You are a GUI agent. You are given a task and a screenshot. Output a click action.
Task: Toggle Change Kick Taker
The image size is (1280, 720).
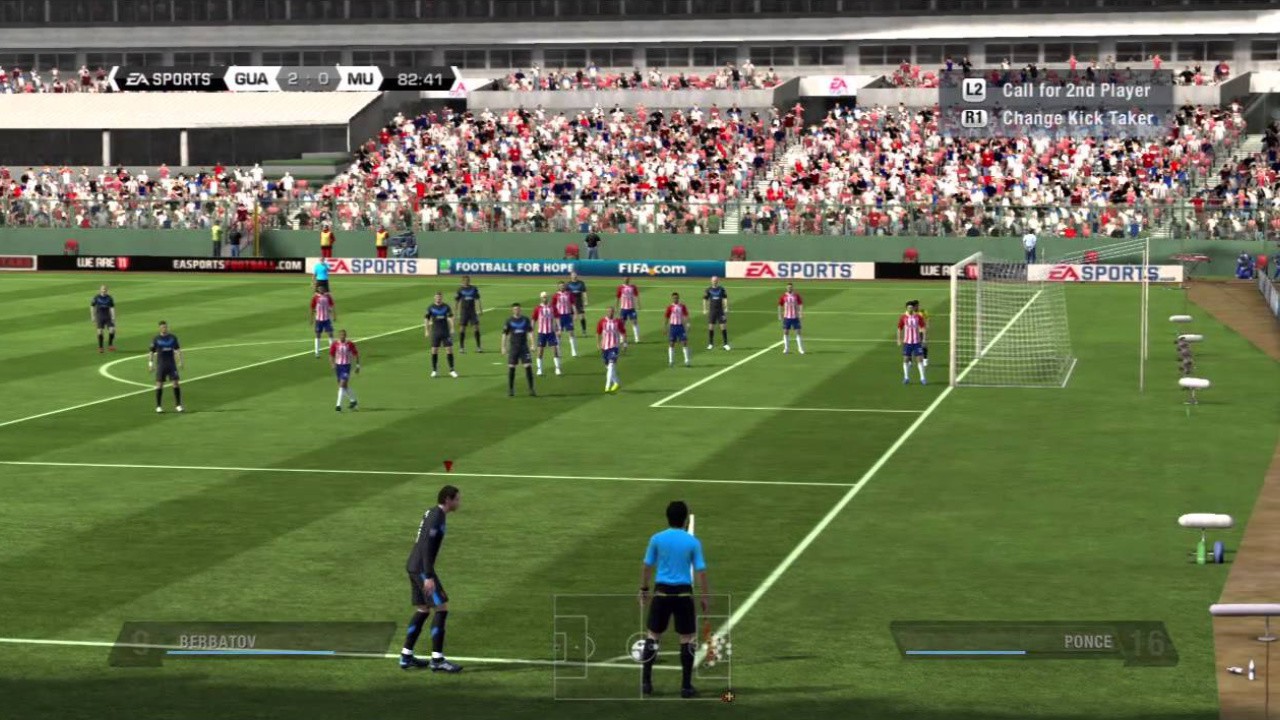pos(1078,117)
